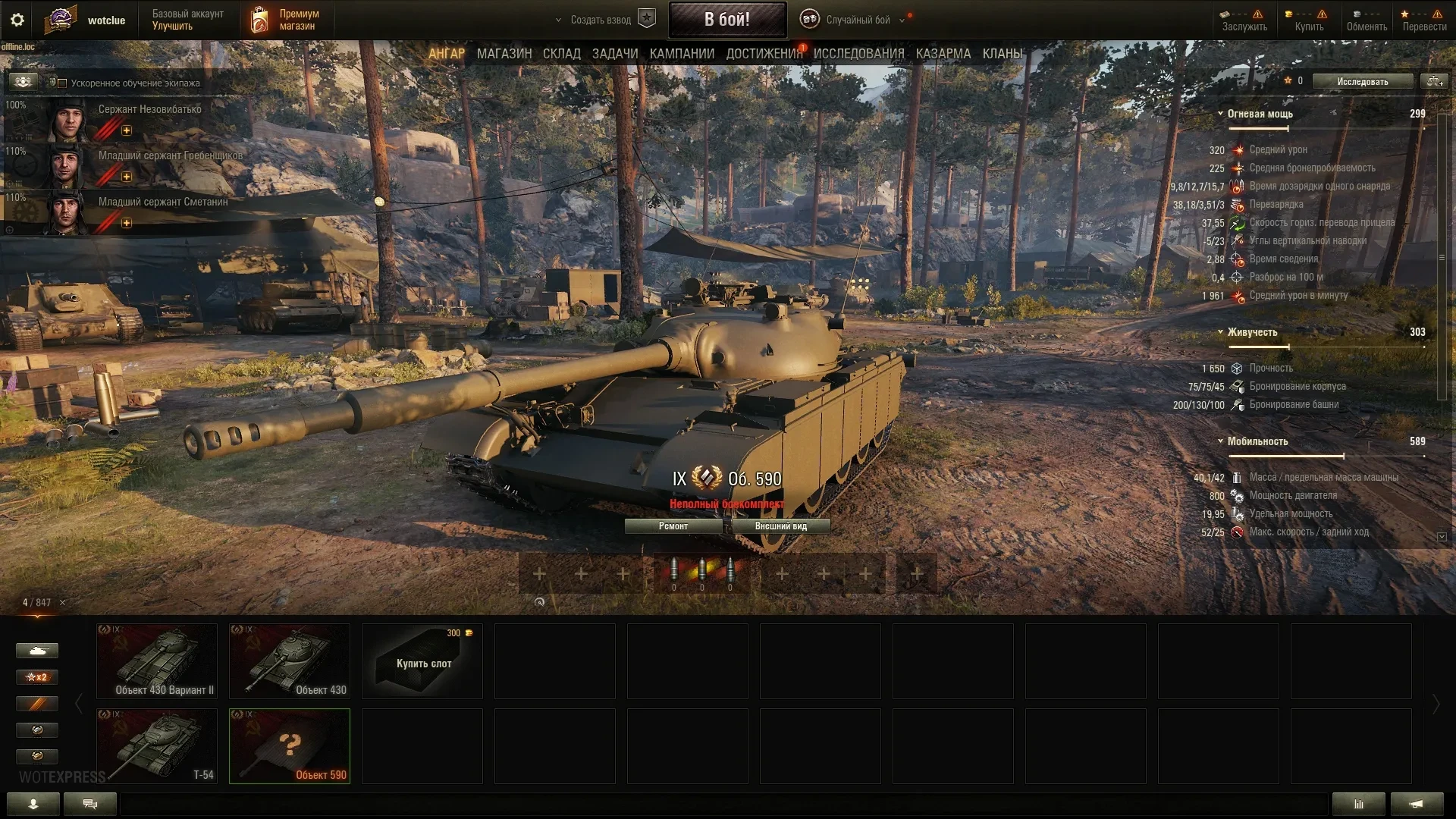Collapse the Огневая мощь stats section
The width and height of the screenshot is (1456, 819).
[x=1220, y=114]
